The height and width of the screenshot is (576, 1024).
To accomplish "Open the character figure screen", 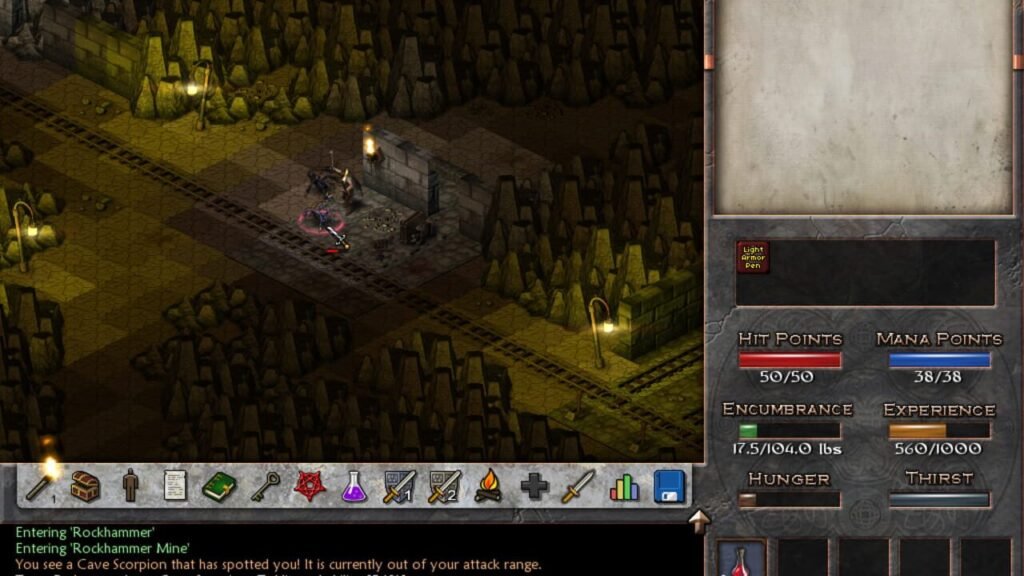I will pyautogui.click(x=130, y=487).
